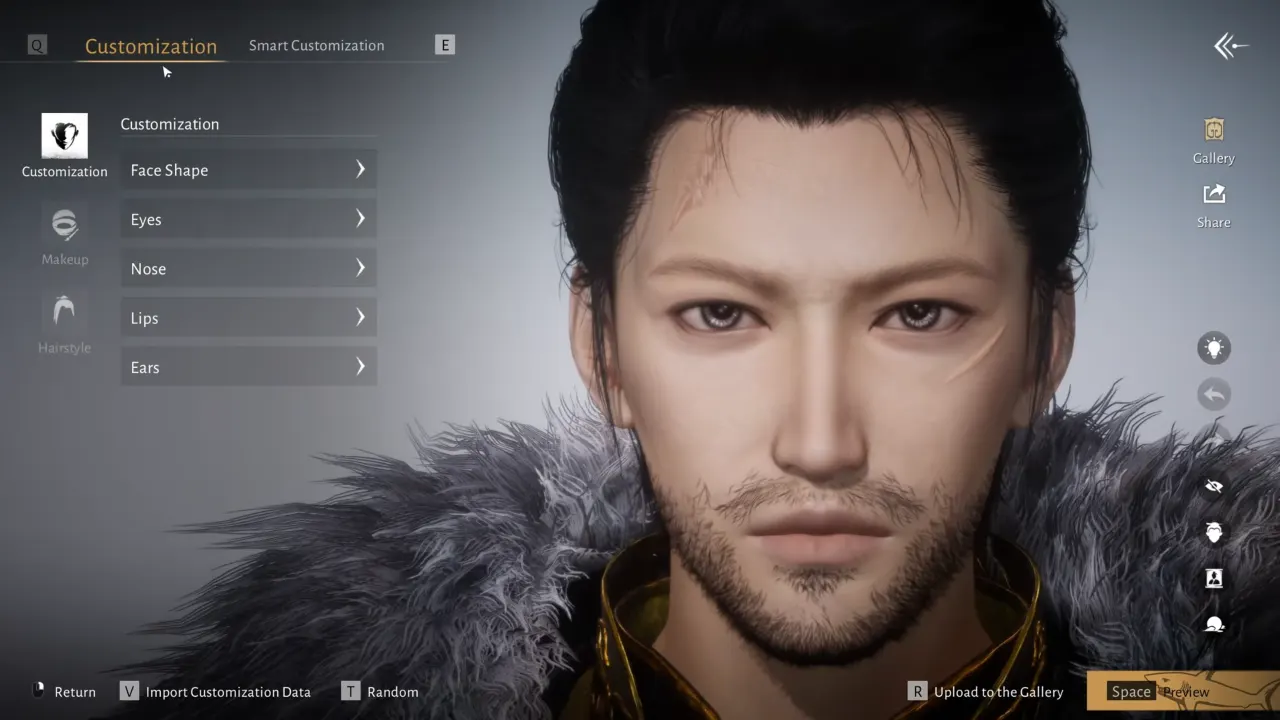
Task: Expand the Eyes customization options
Action: [248, 219]
